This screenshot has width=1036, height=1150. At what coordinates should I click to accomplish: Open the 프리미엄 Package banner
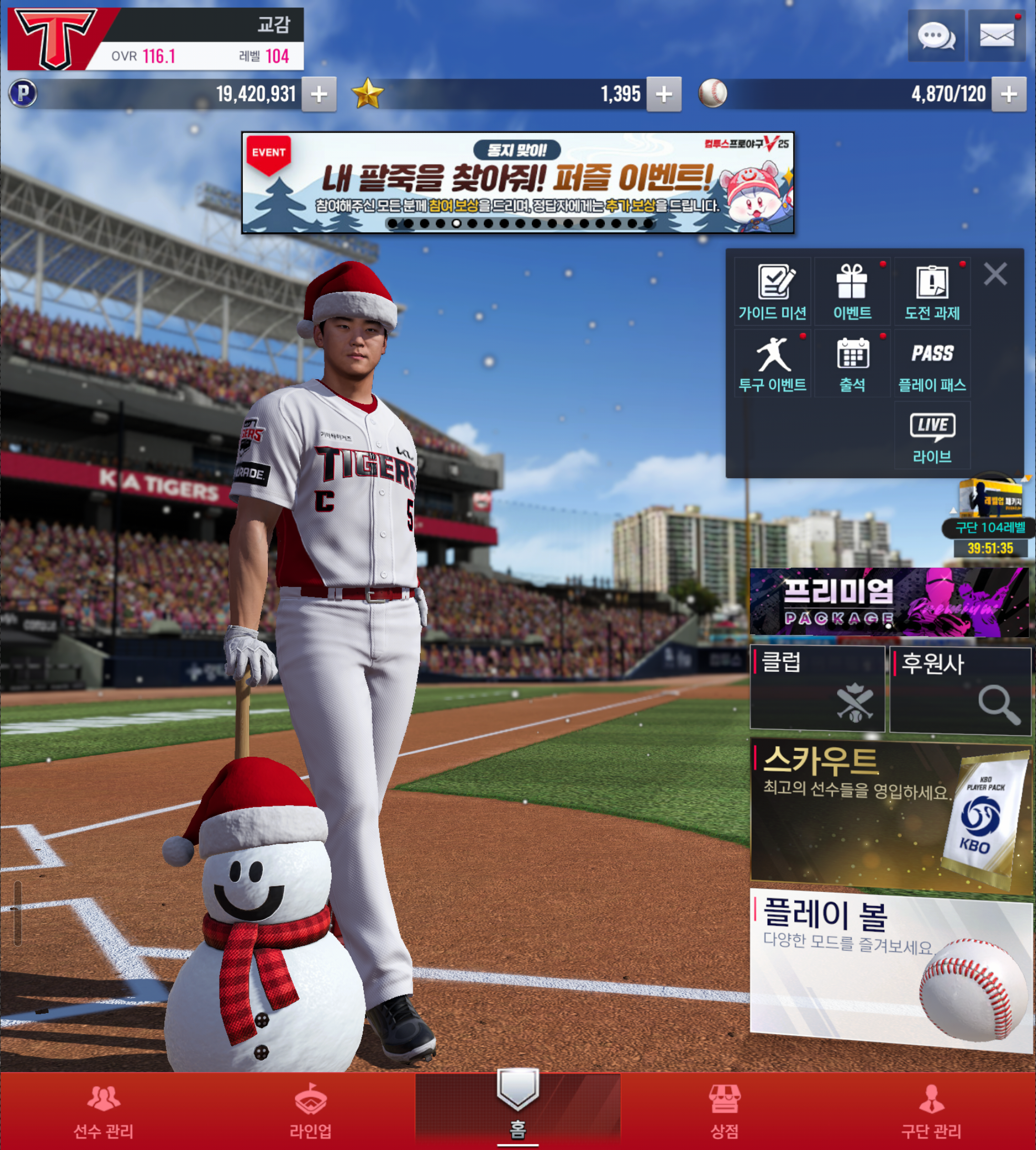(889, 602)
